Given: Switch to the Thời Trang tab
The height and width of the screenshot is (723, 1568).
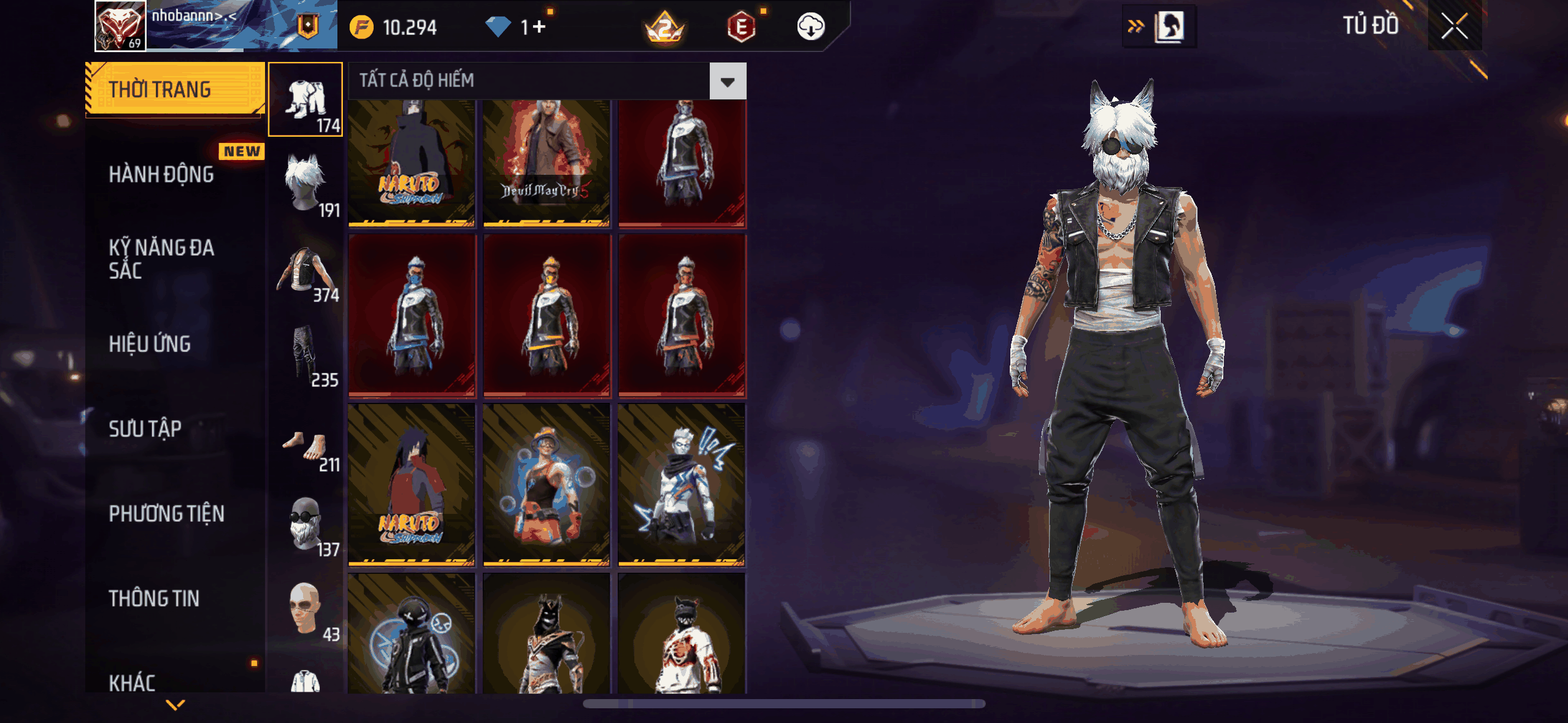Looking at the screenshot, I should click(x=175, y=90).
